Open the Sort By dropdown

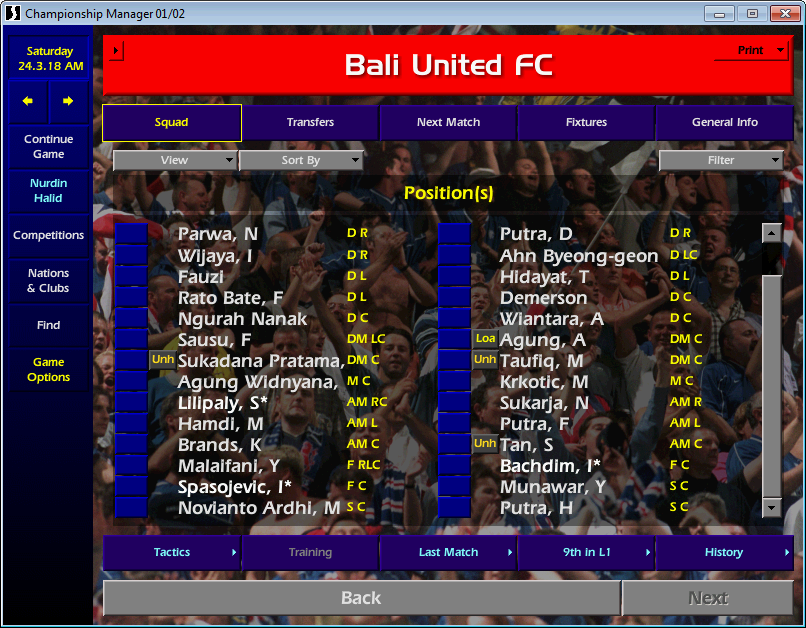coord(301,160)
